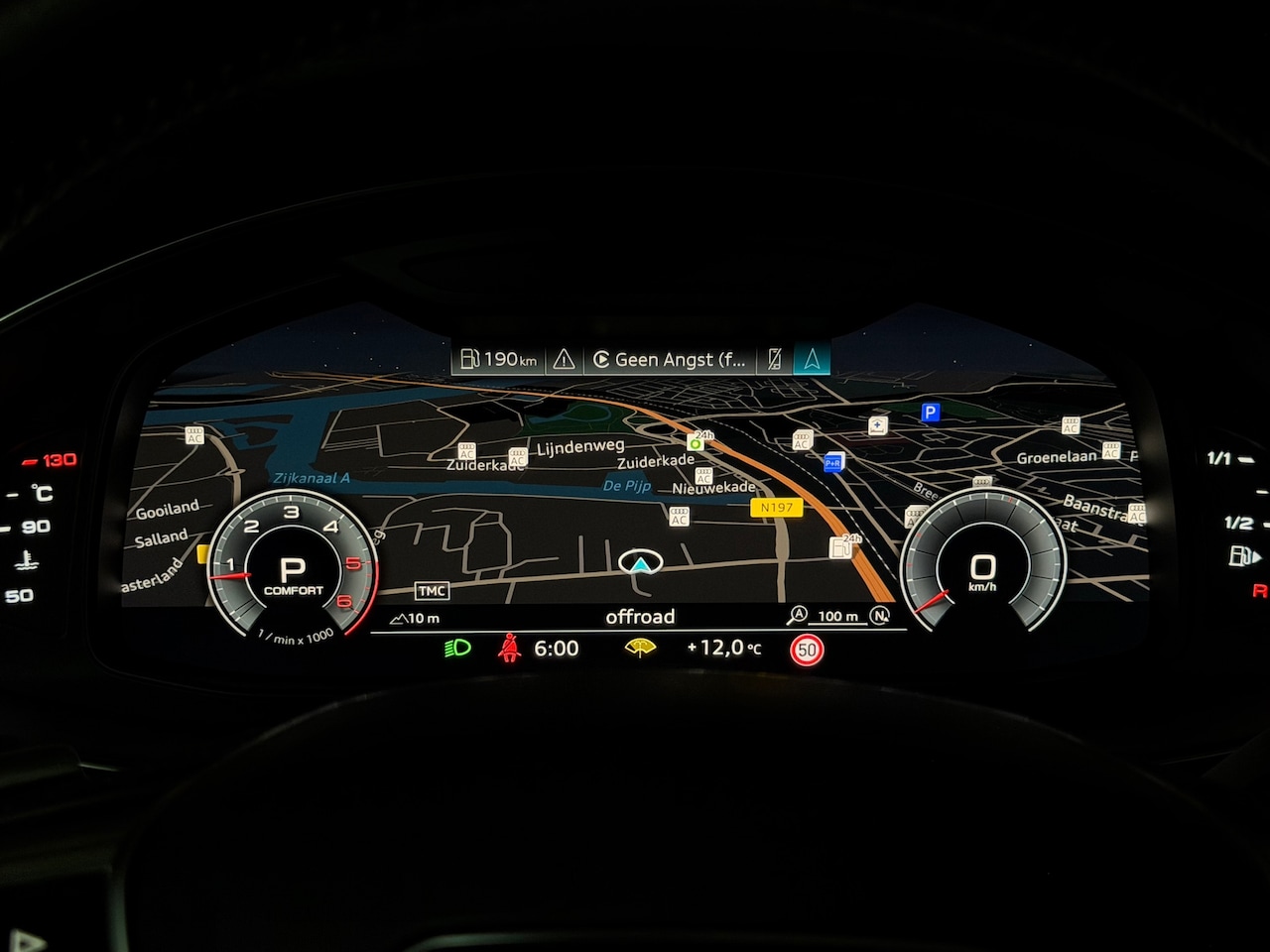Open the 190 km fuel range tab
The height and width of the screenshot is (952, 1270).
coord(498,359)
